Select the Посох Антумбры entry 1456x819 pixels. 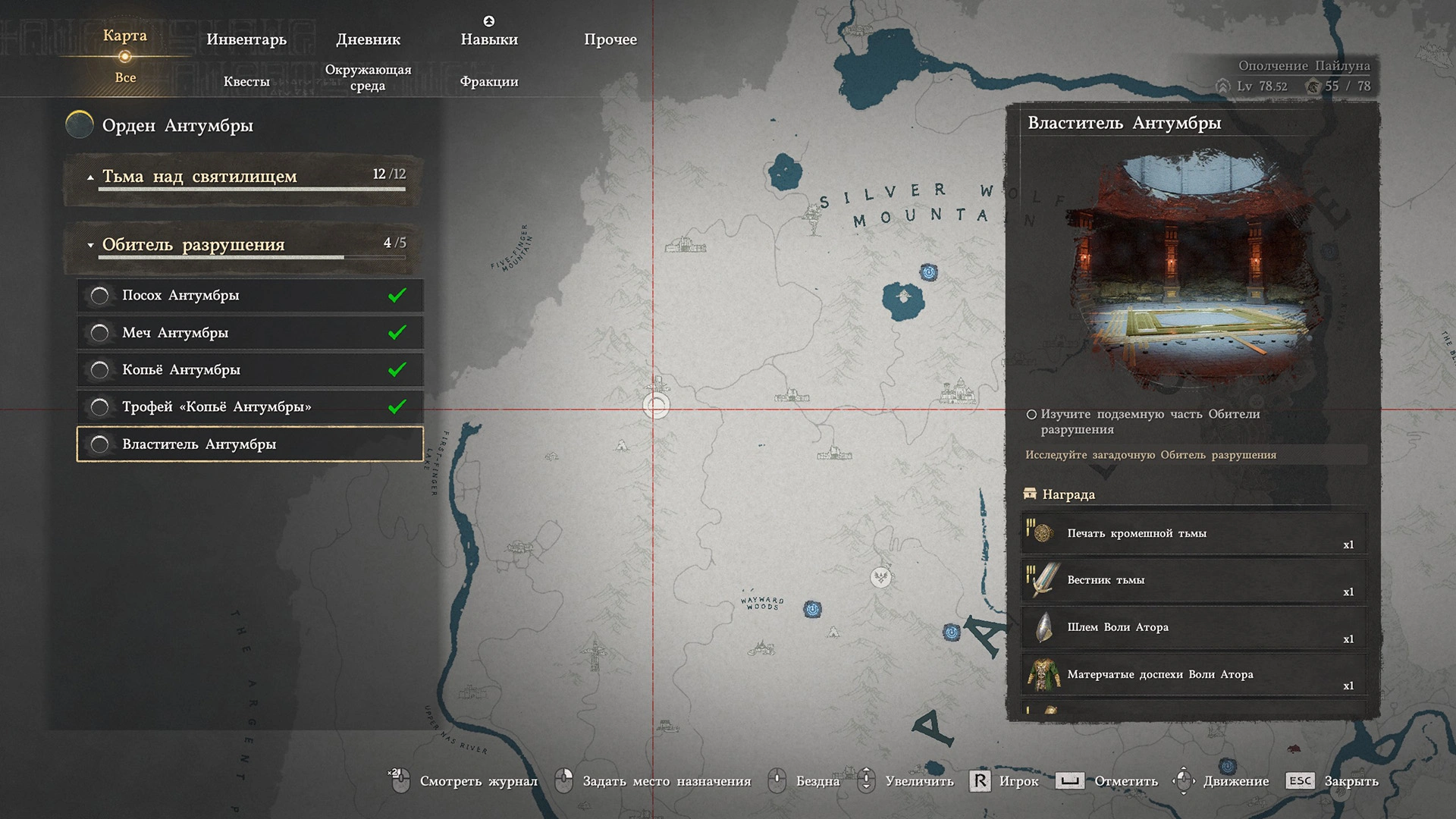(250, 295)
